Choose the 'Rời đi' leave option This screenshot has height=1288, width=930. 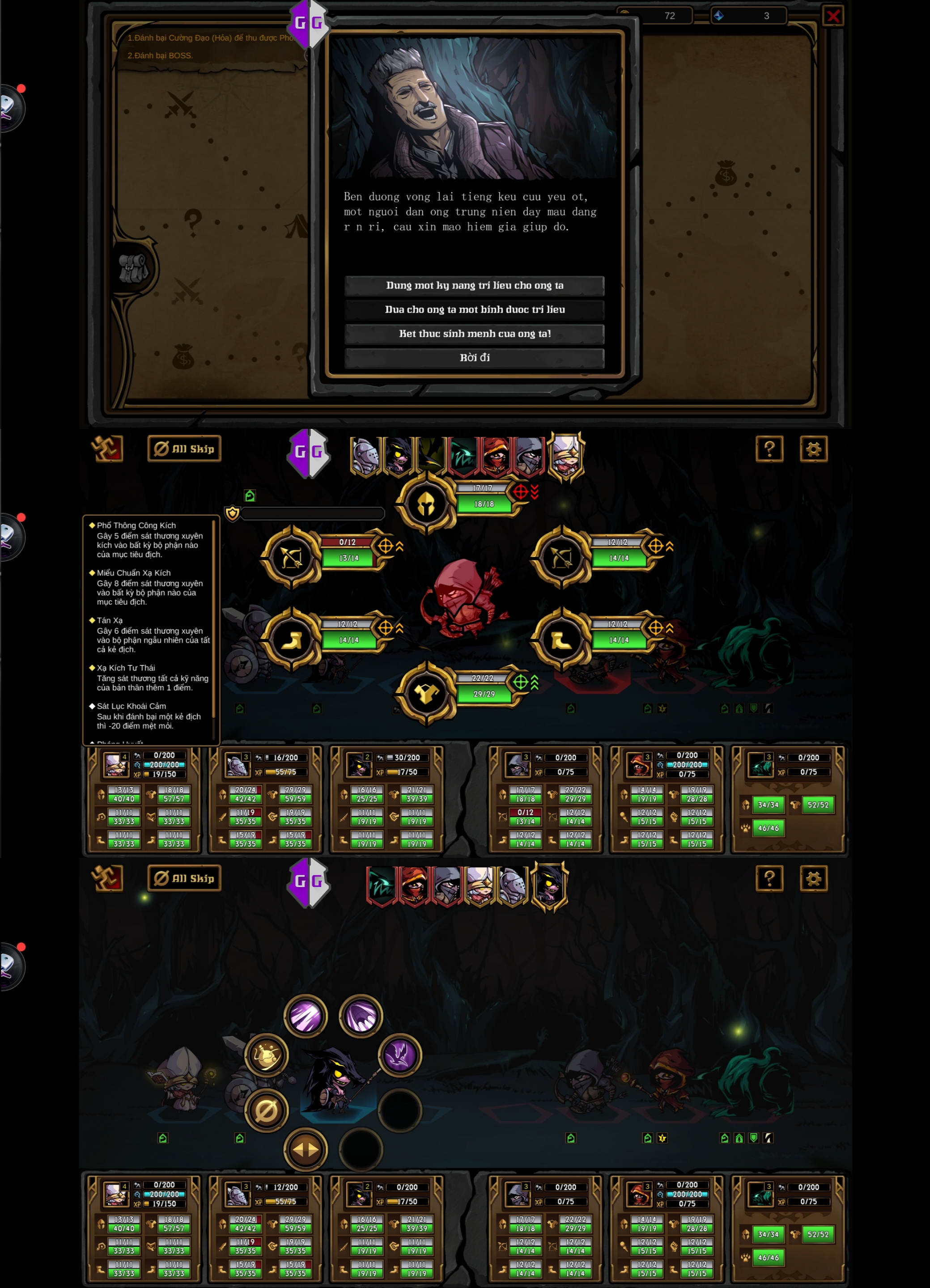click(474, 358)
